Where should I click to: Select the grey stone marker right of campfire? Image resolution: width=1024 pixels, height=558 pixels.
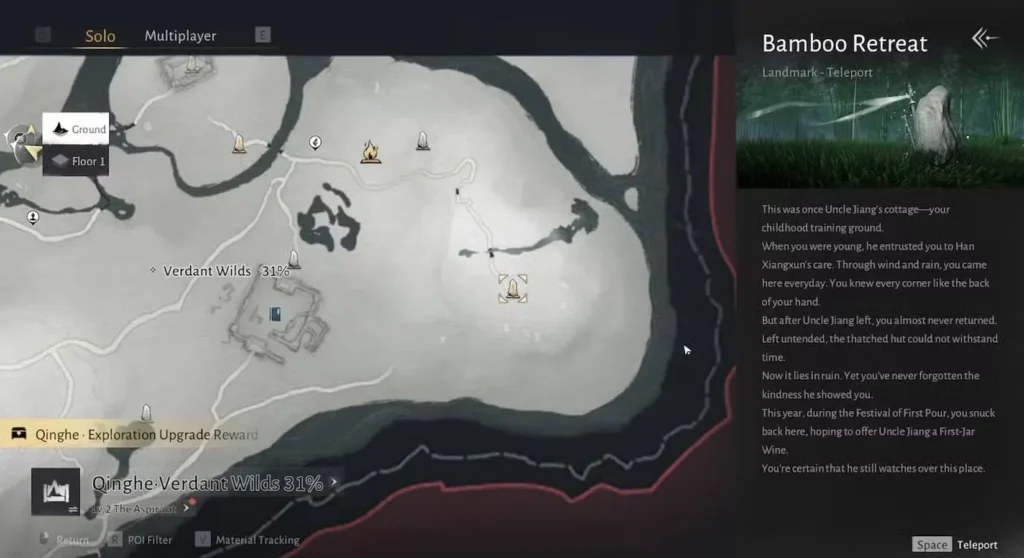(x=423, y=141)
